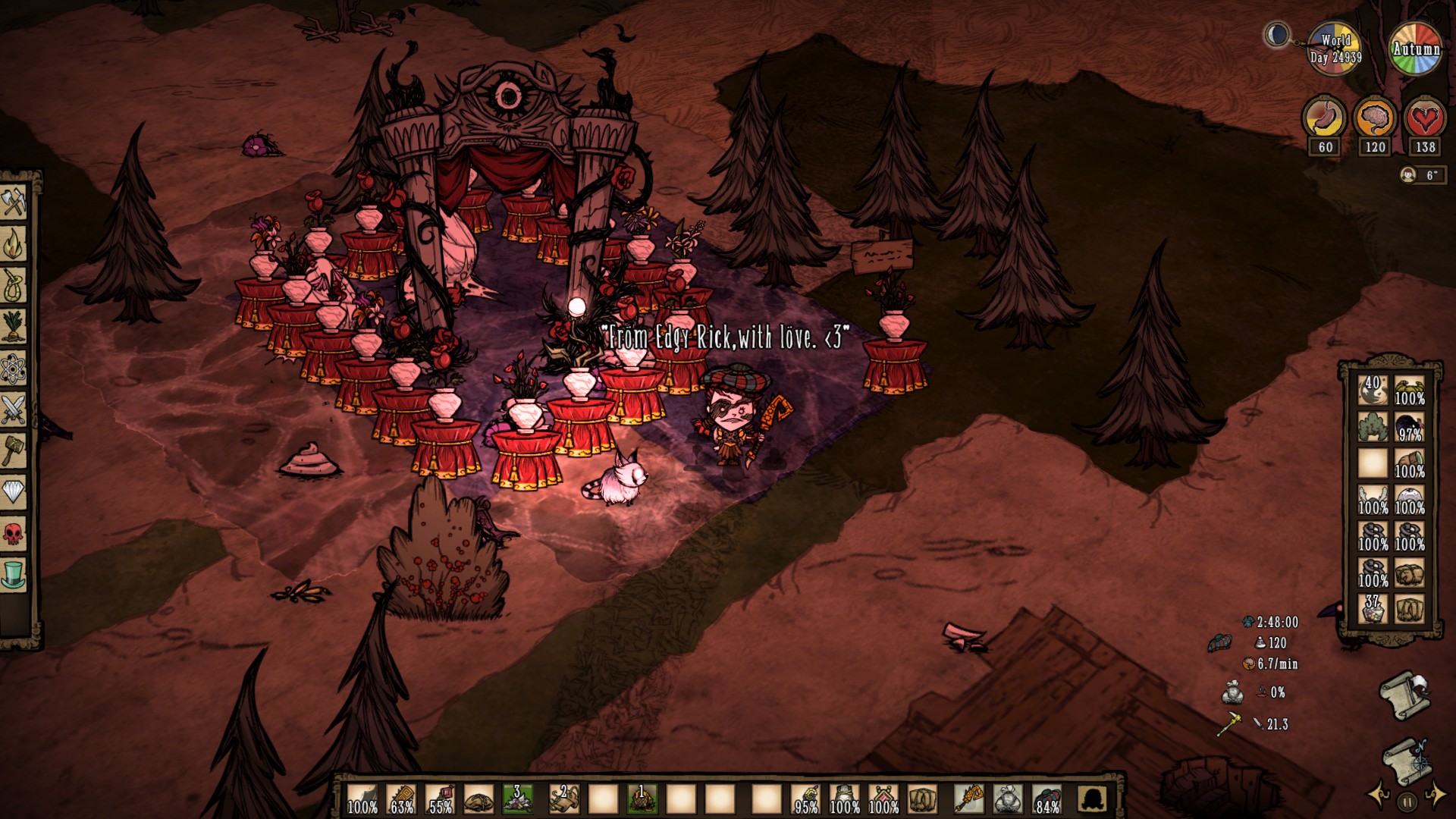
Task: Click the equipped golden pickaxe hand slot
Action: 968,799
